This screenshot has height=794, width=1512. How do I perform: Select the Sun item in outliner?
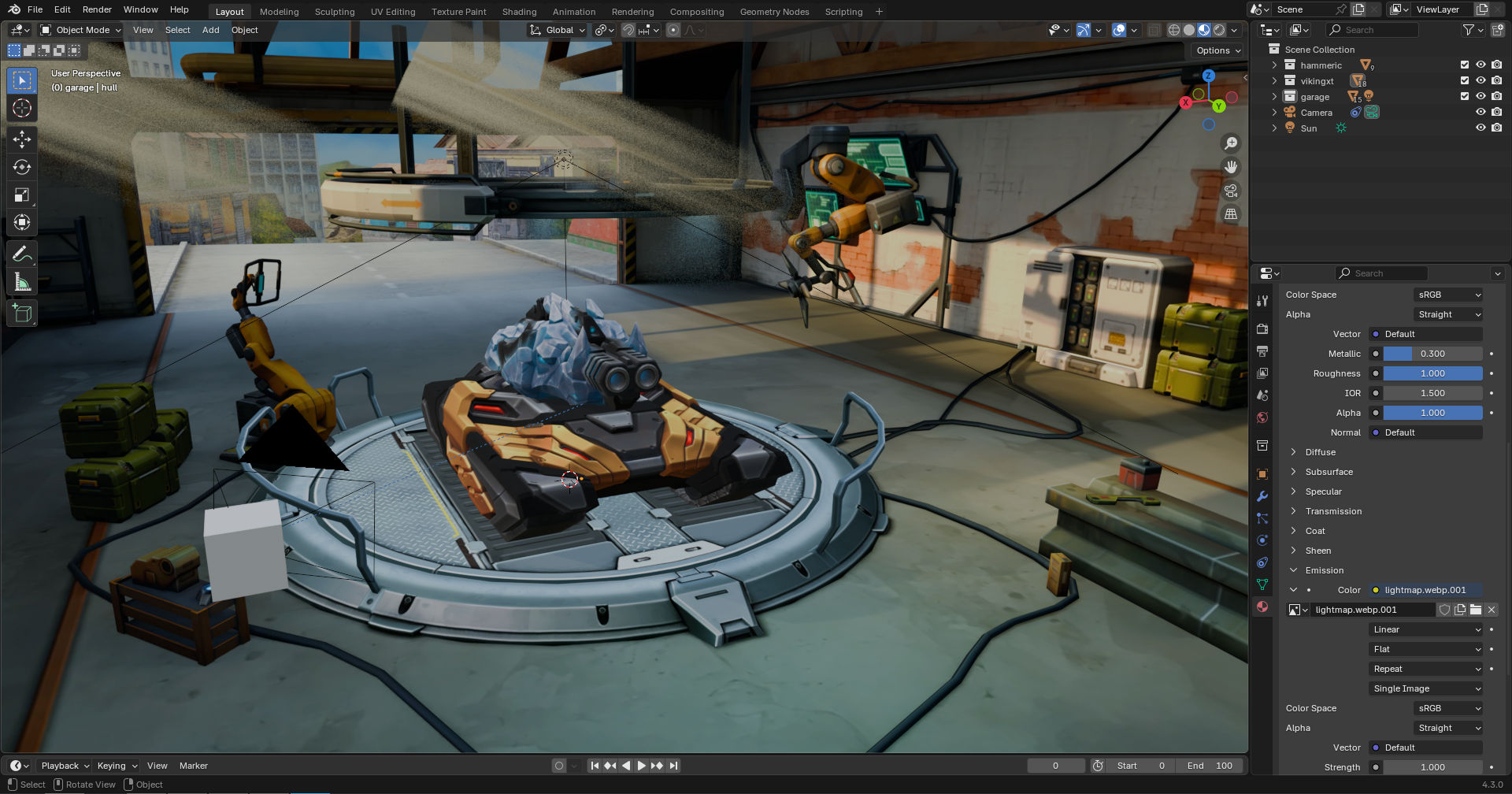click(1308, 128)
